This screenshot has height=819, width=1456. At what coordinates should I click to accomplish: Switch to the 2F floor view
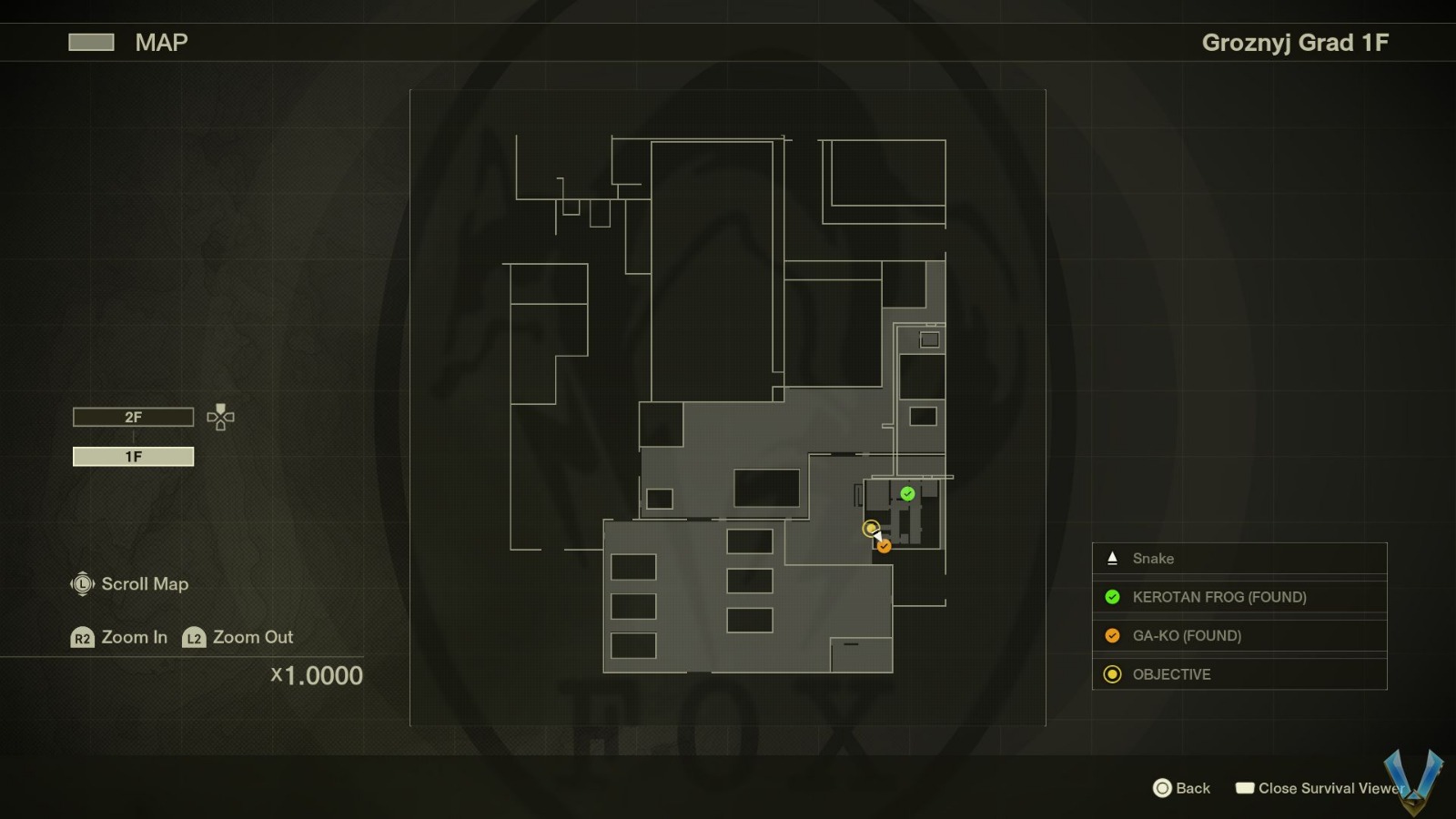tap(133, 417)
